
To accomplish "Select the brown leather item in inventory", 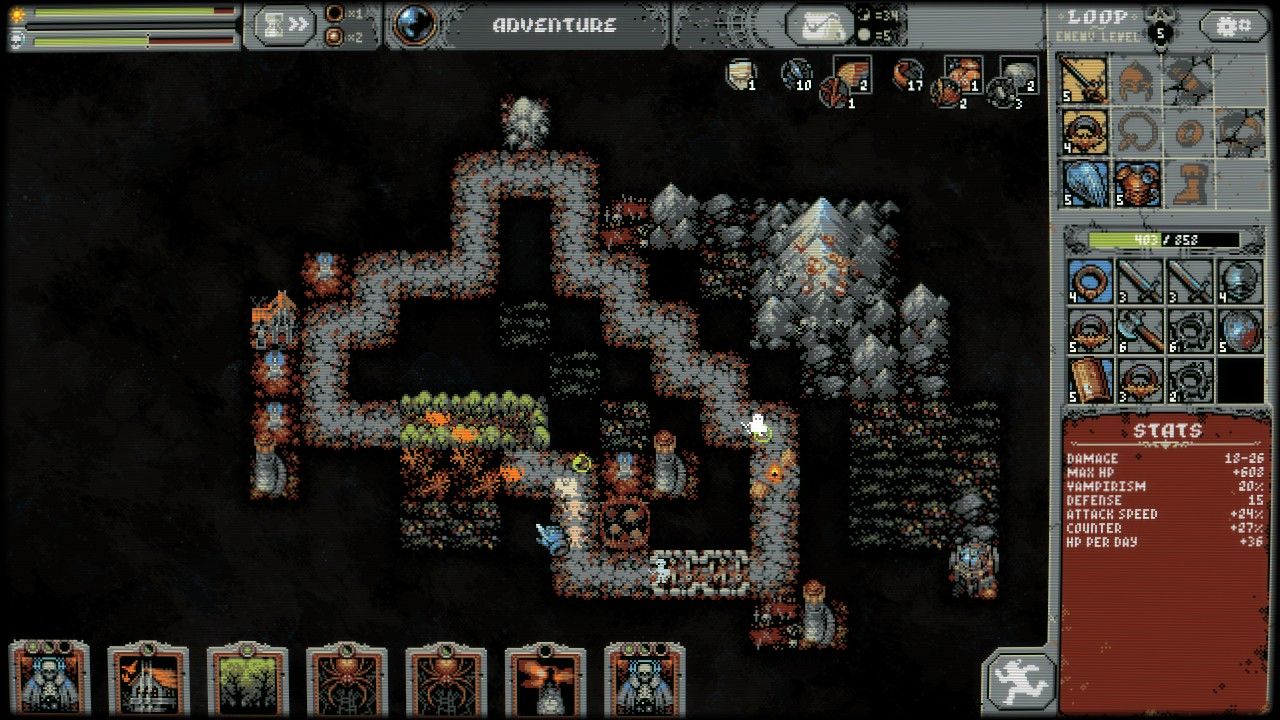I will 1089,381.
